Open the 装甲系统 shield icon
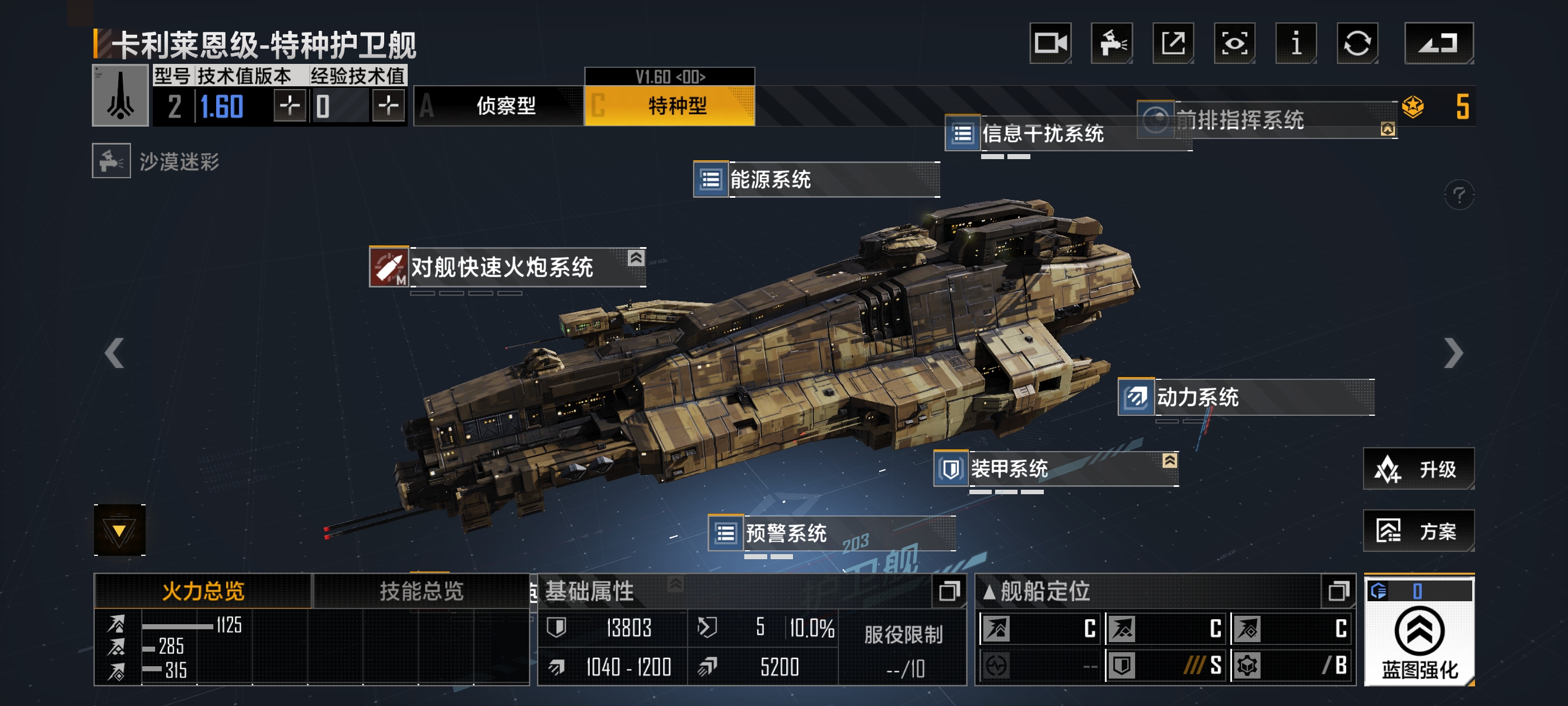1568x706 pixels. coord(951,469)
